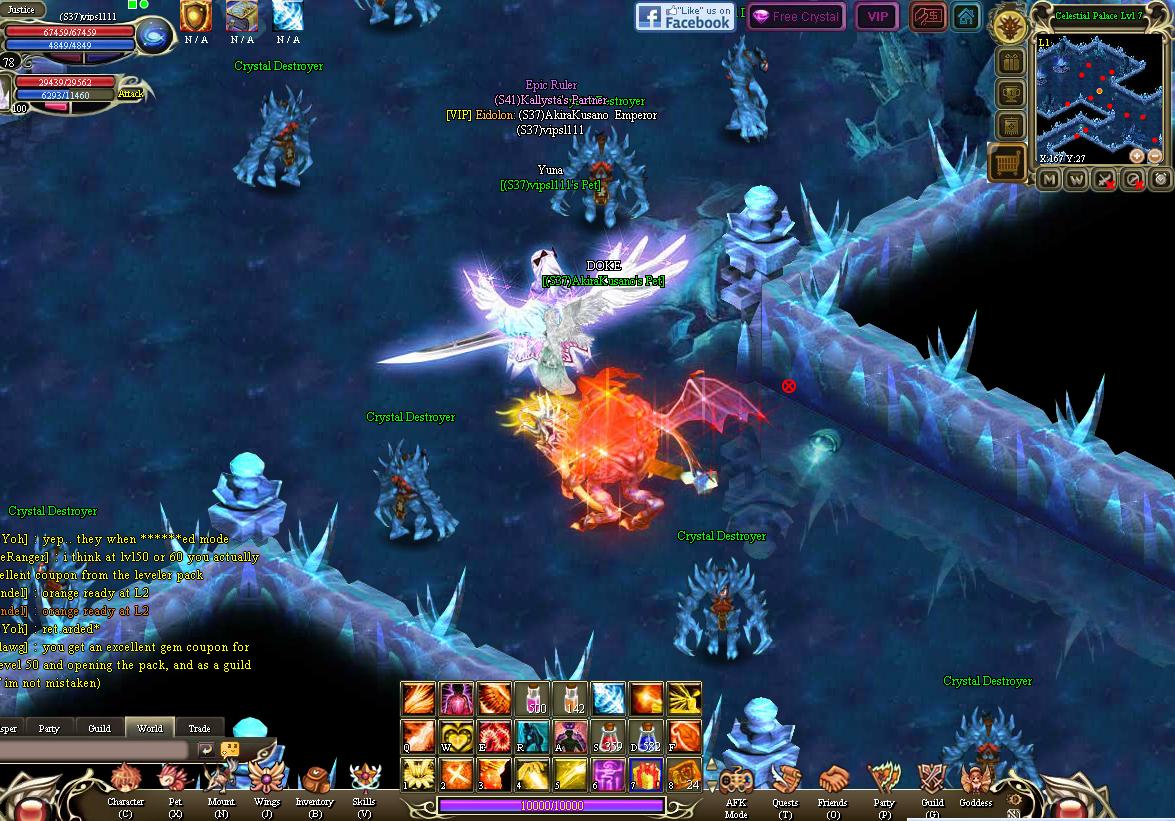This screenshot has height=821, width=1175.
Task: Open the Facebook Like link
Action: tap(685, 17)
